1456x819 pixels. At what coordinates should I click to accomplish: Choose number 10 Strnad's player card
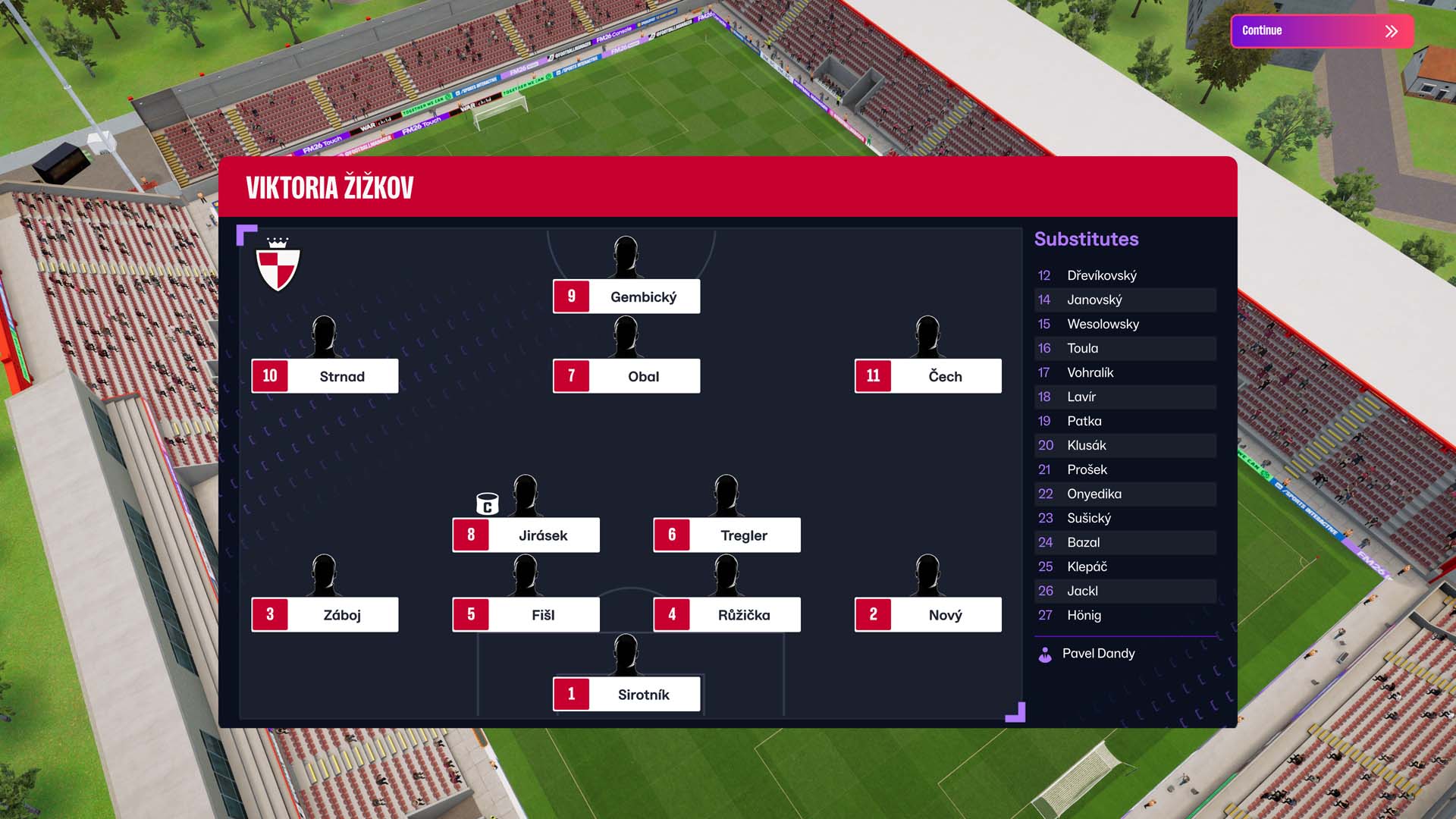(x=325, y=376)
